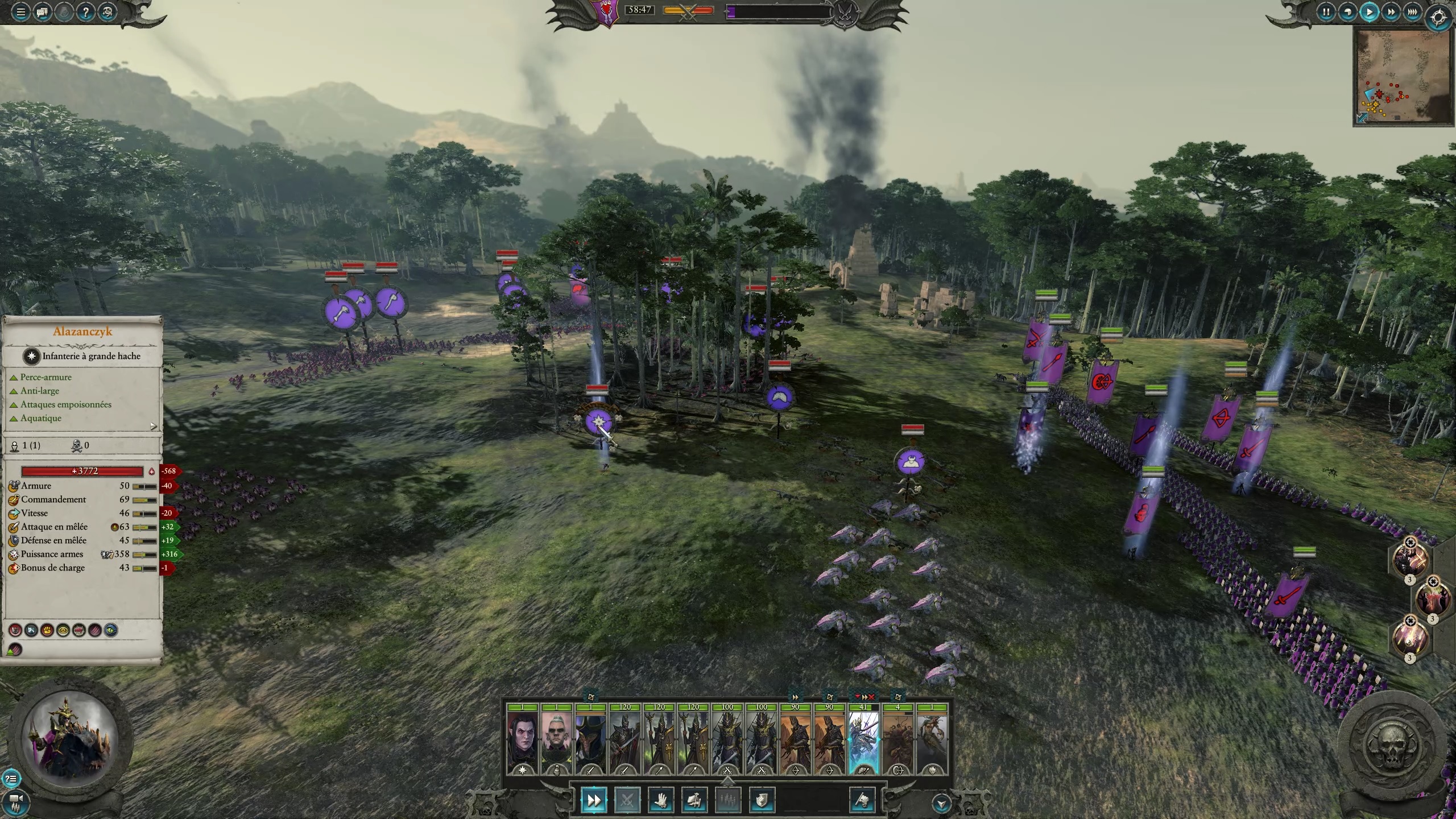Collapse the army panel with down-arrow button
The height and width of the screenshot is (819, 1456).
941,804
